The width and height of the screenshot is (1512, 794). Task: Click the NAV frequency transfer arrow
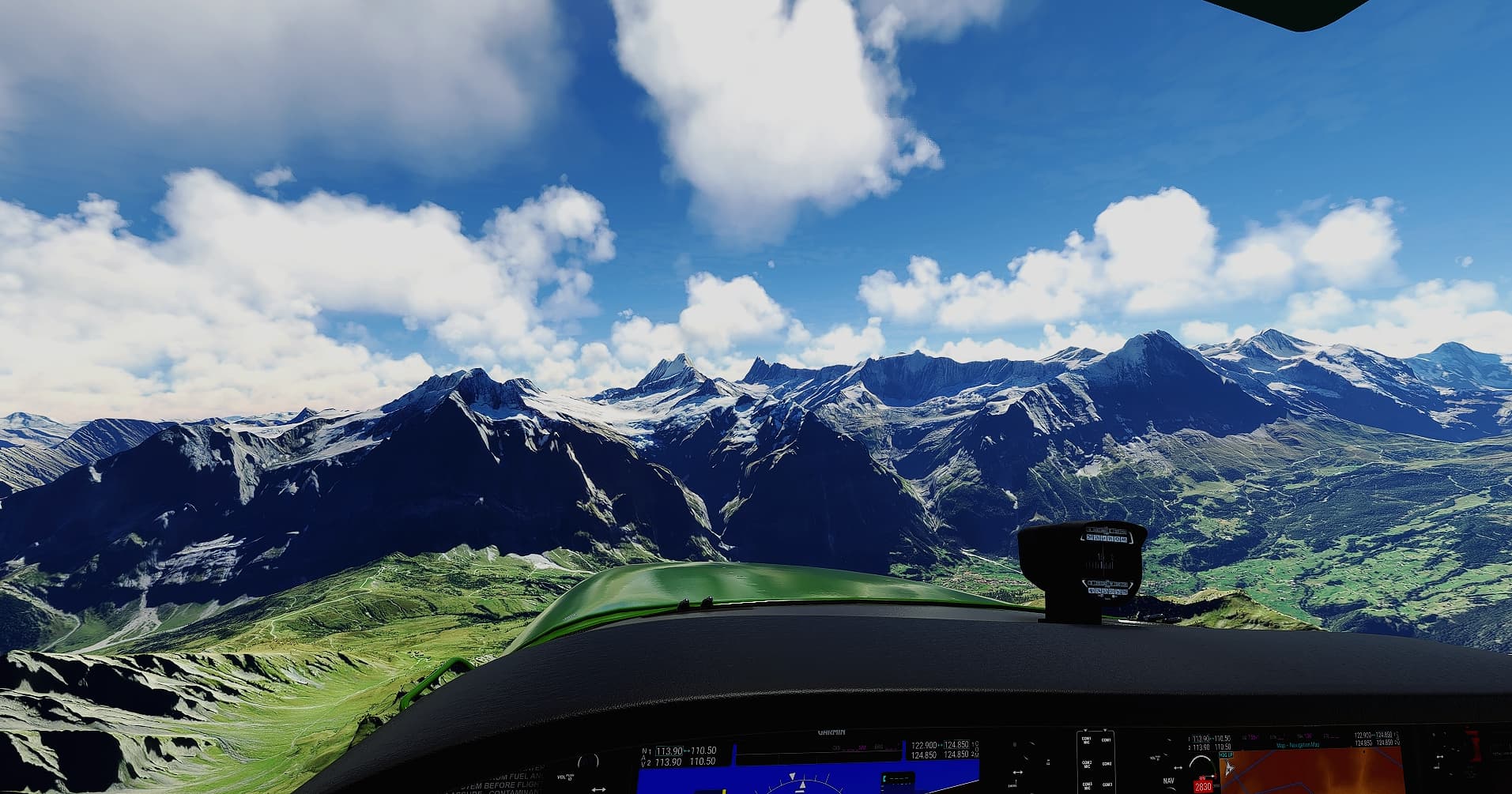point(687,751)
